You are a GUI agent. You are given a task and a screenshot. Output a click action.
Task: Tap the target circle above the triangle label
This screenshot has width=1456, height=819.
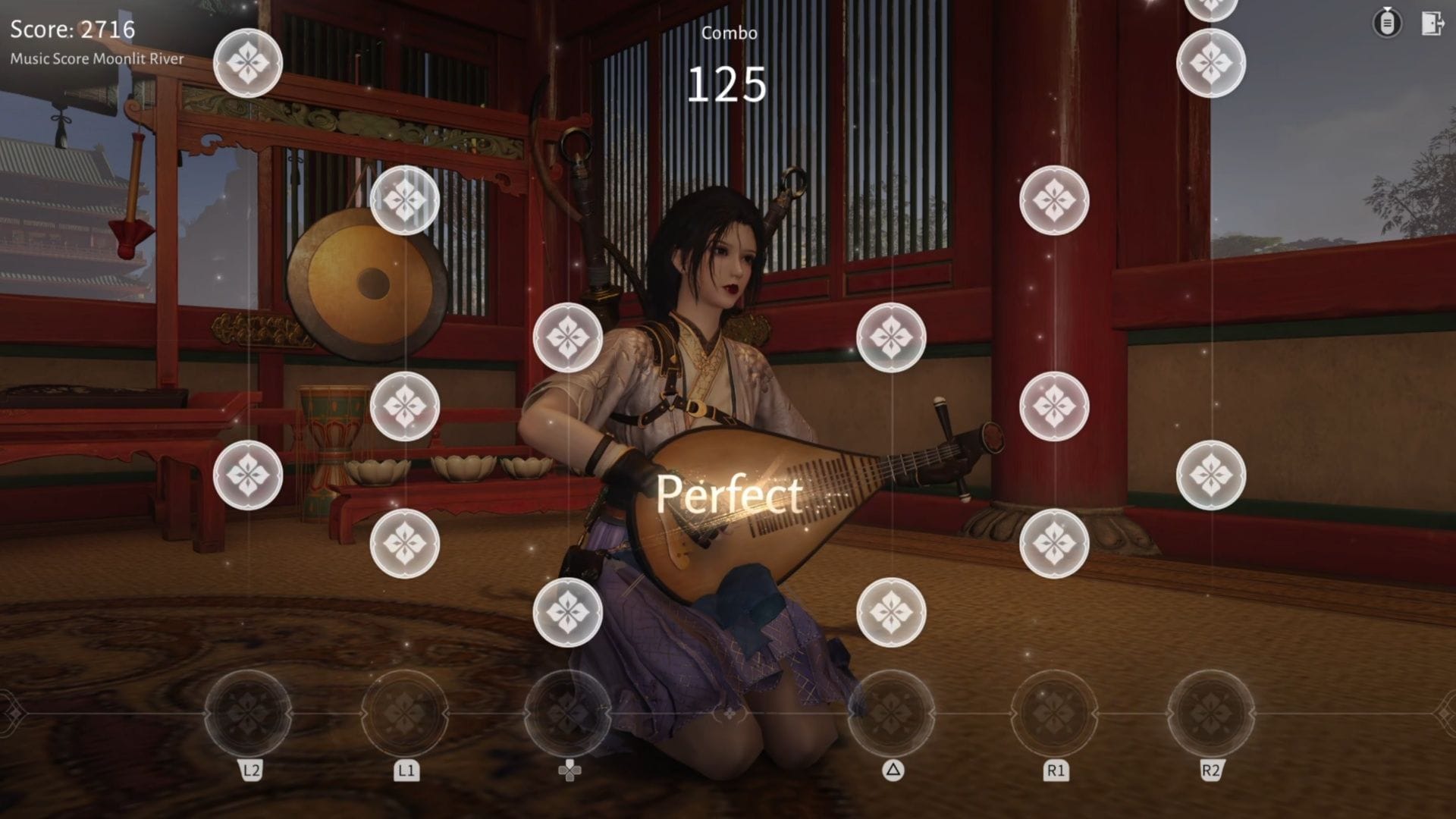tap(891, 713)
